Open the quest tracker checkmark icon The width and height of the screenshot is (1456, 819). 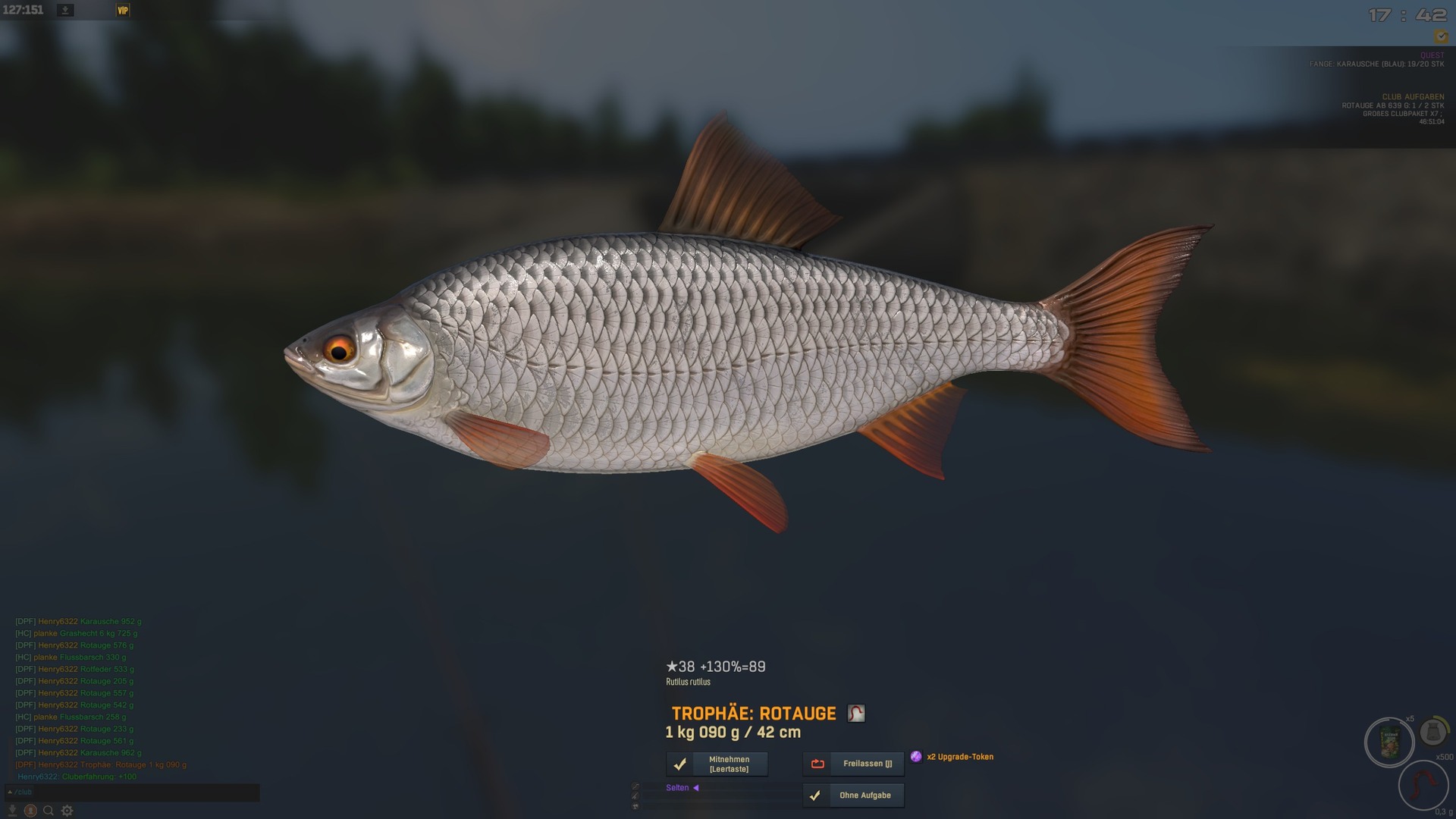coord(1440,36)
